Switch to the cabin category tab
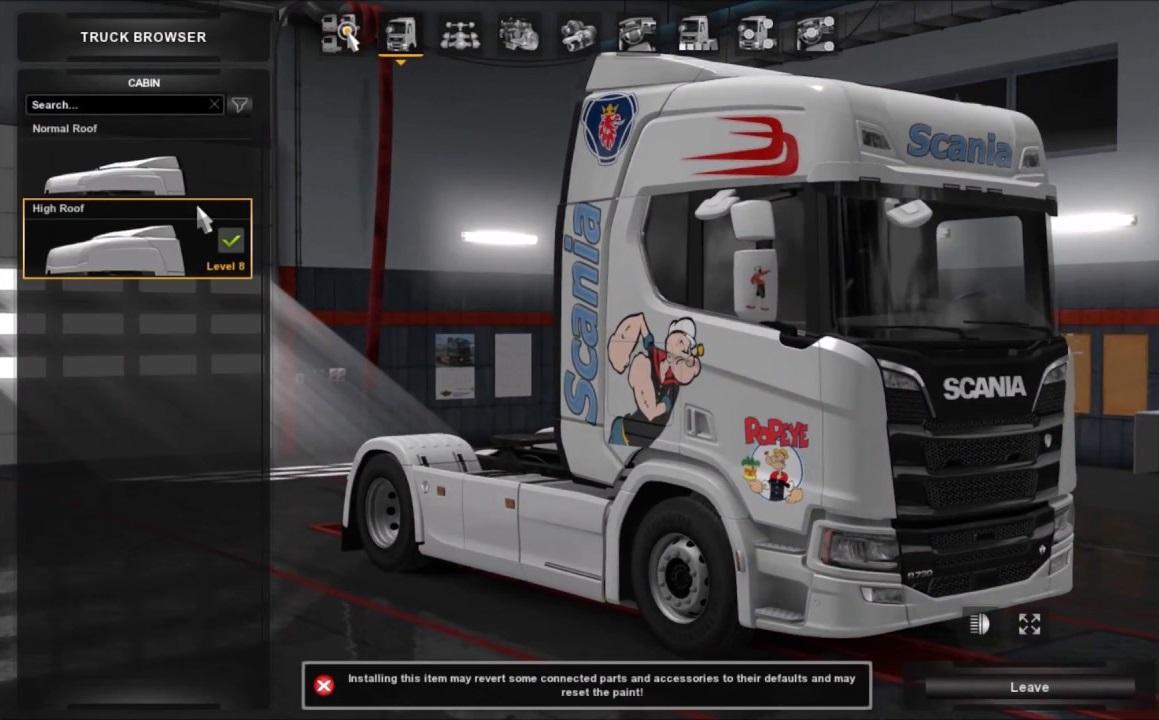This screenshot has height=720, width=1159. tap(401, 34)
